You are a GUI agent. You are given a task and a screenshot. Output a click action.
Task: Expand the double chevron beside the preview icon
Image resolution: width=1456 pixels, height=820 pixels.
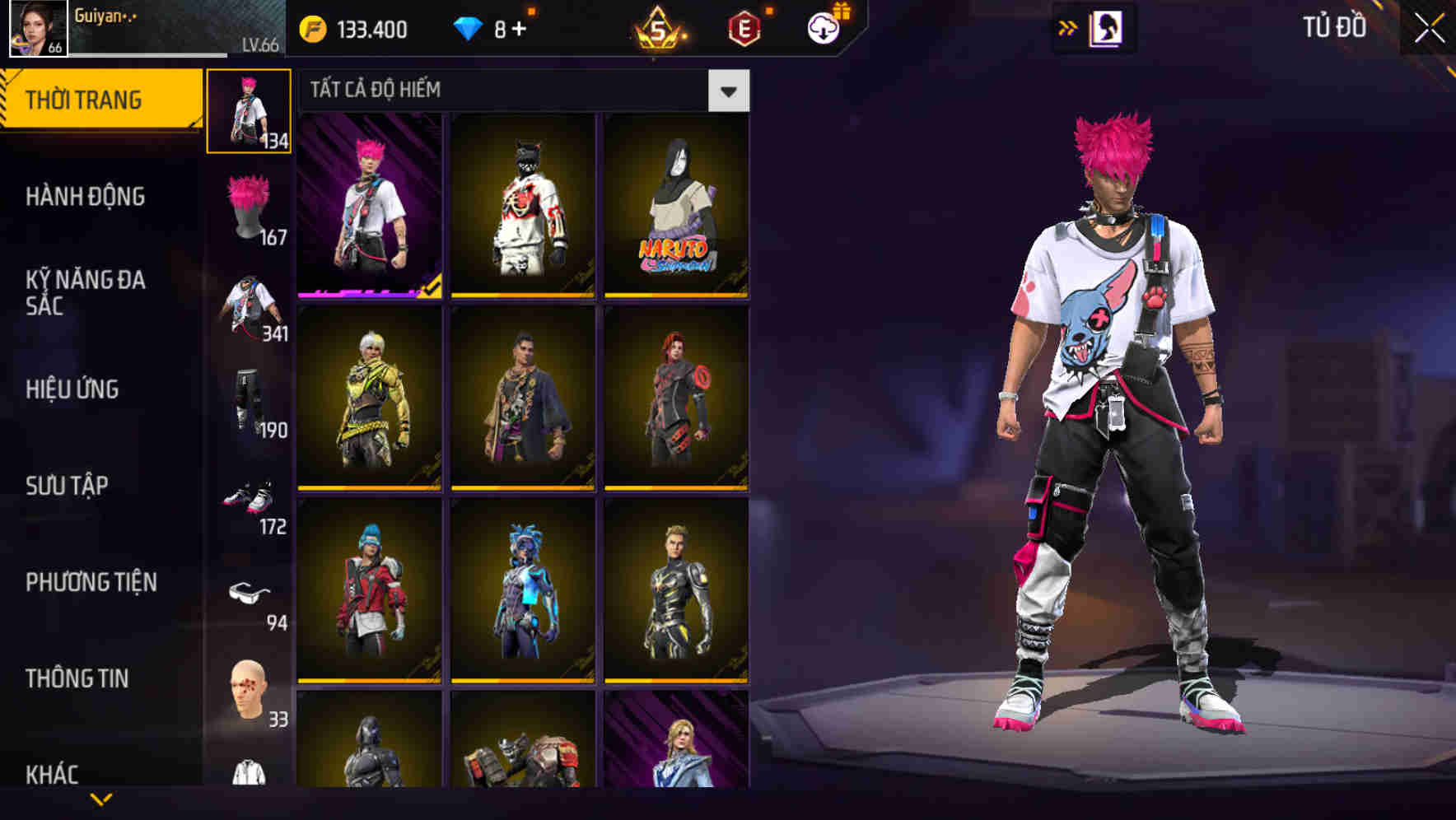(1068, 27)
